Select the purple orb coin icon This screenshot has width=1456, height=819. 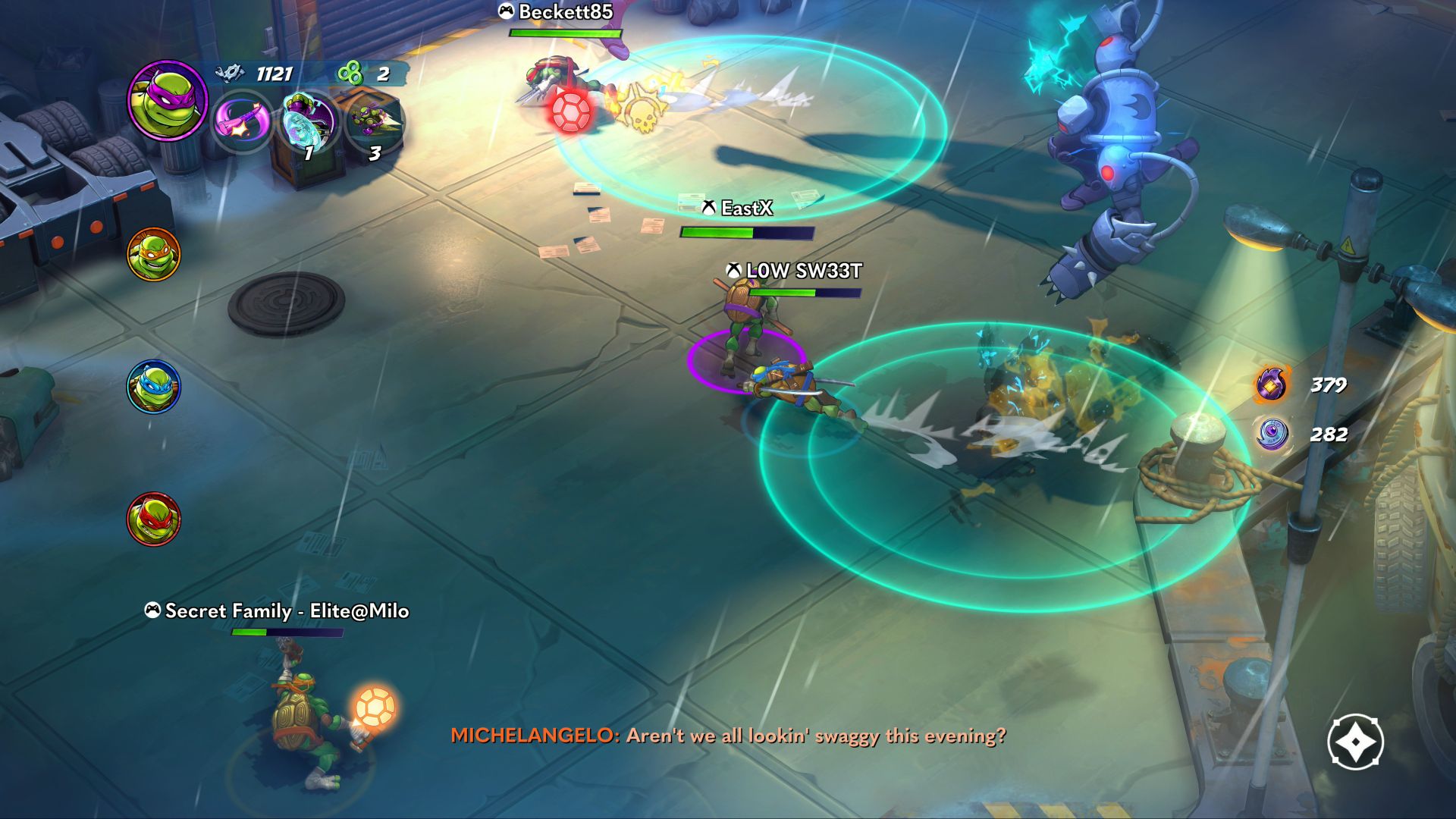[x=1272, y=435]
